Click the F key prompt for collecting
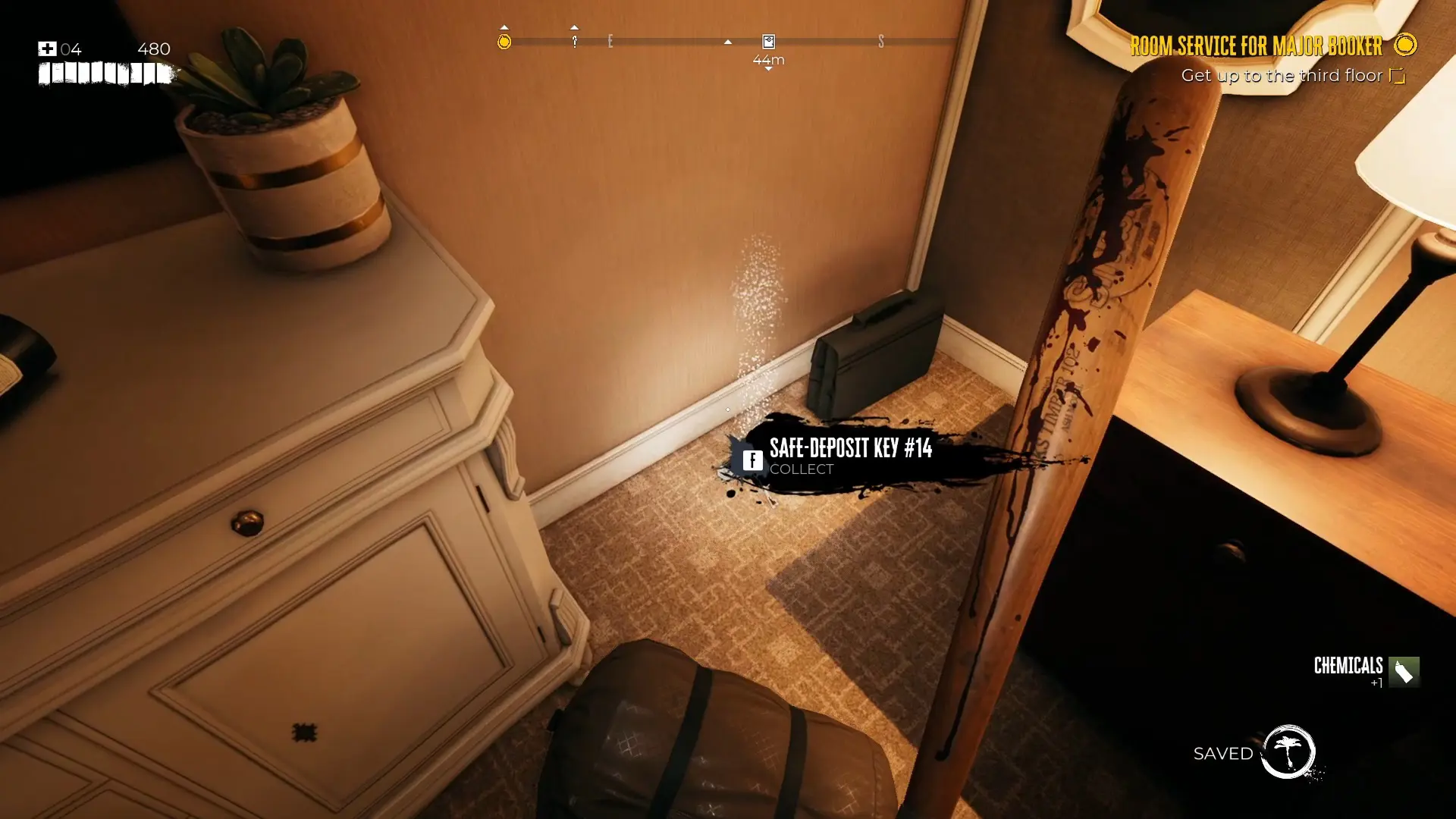 [752, 460]
